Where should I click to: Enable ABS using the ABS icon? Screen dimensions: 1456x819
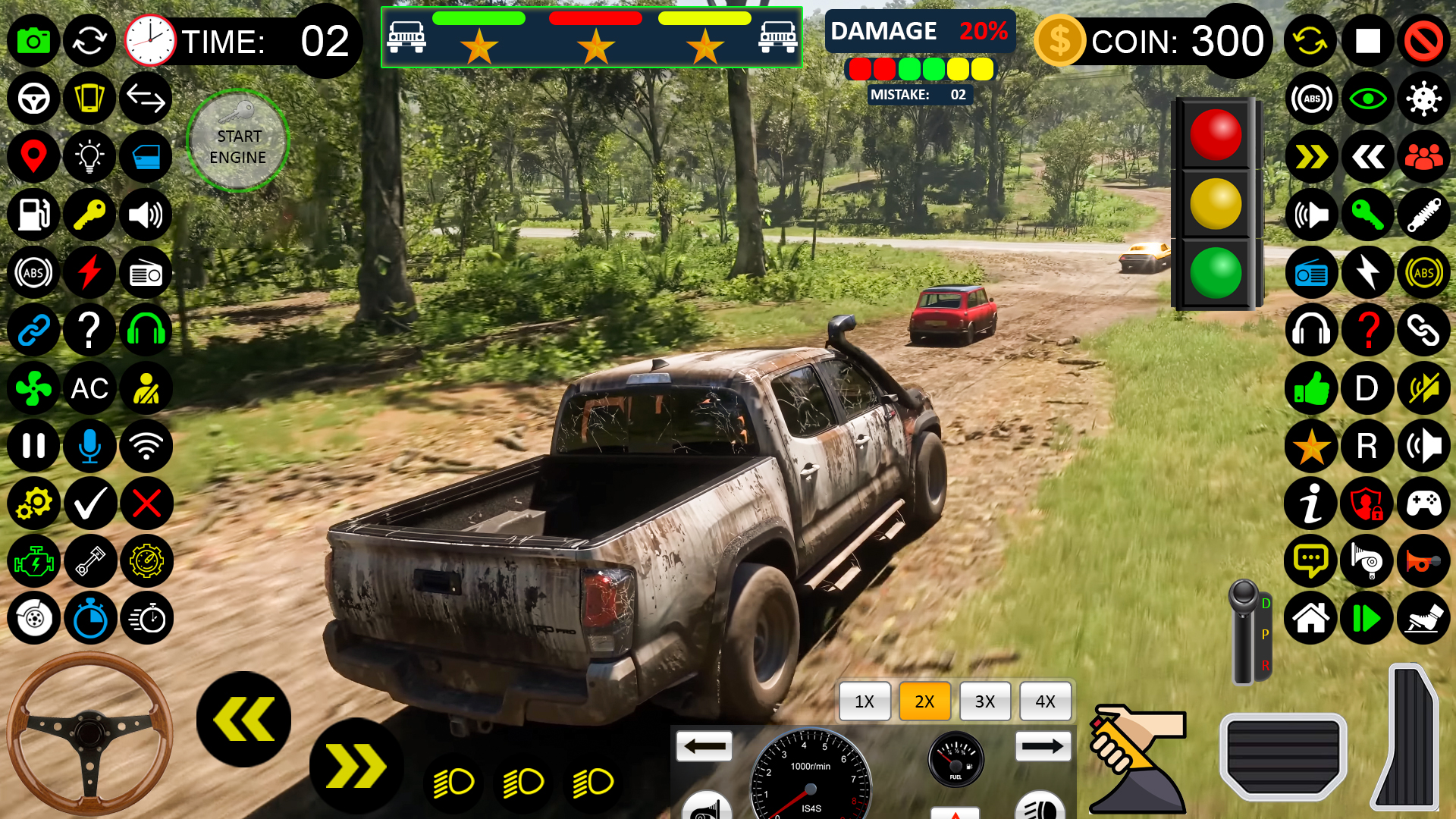click(x=33, y=272)
